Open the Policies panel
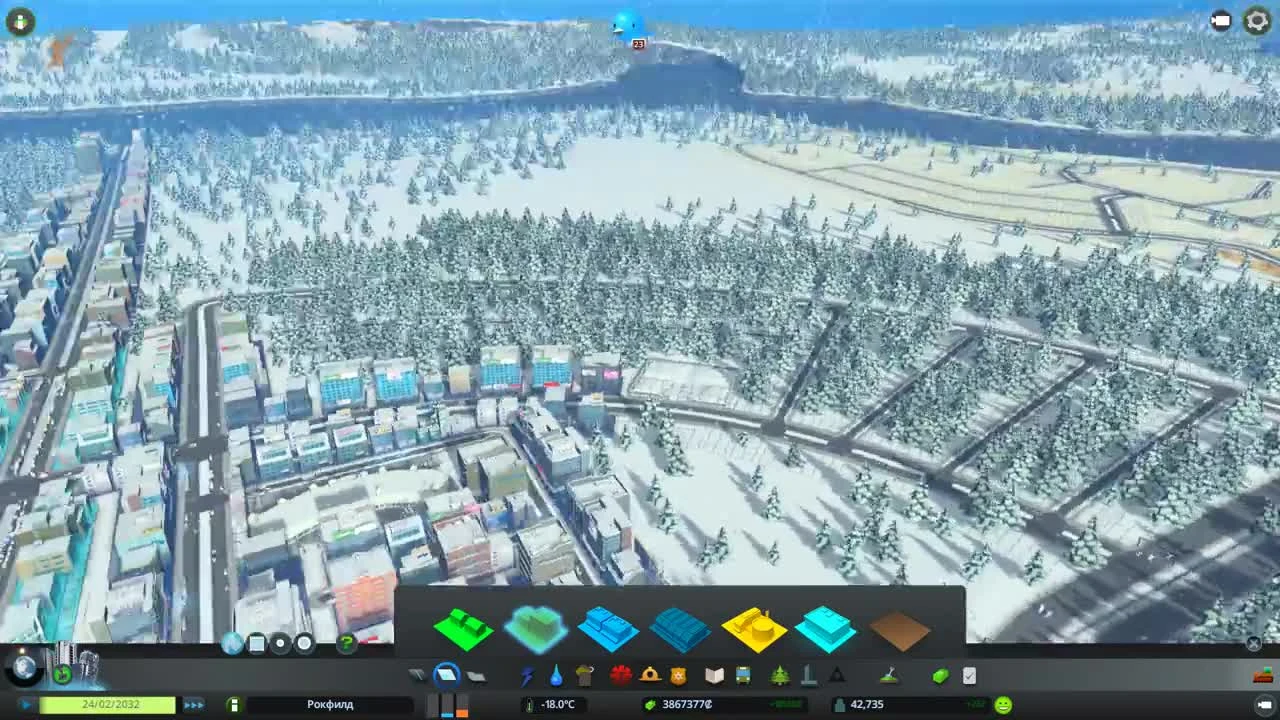Viewport: 1280px width, 720px height. [x=968, y=676]
